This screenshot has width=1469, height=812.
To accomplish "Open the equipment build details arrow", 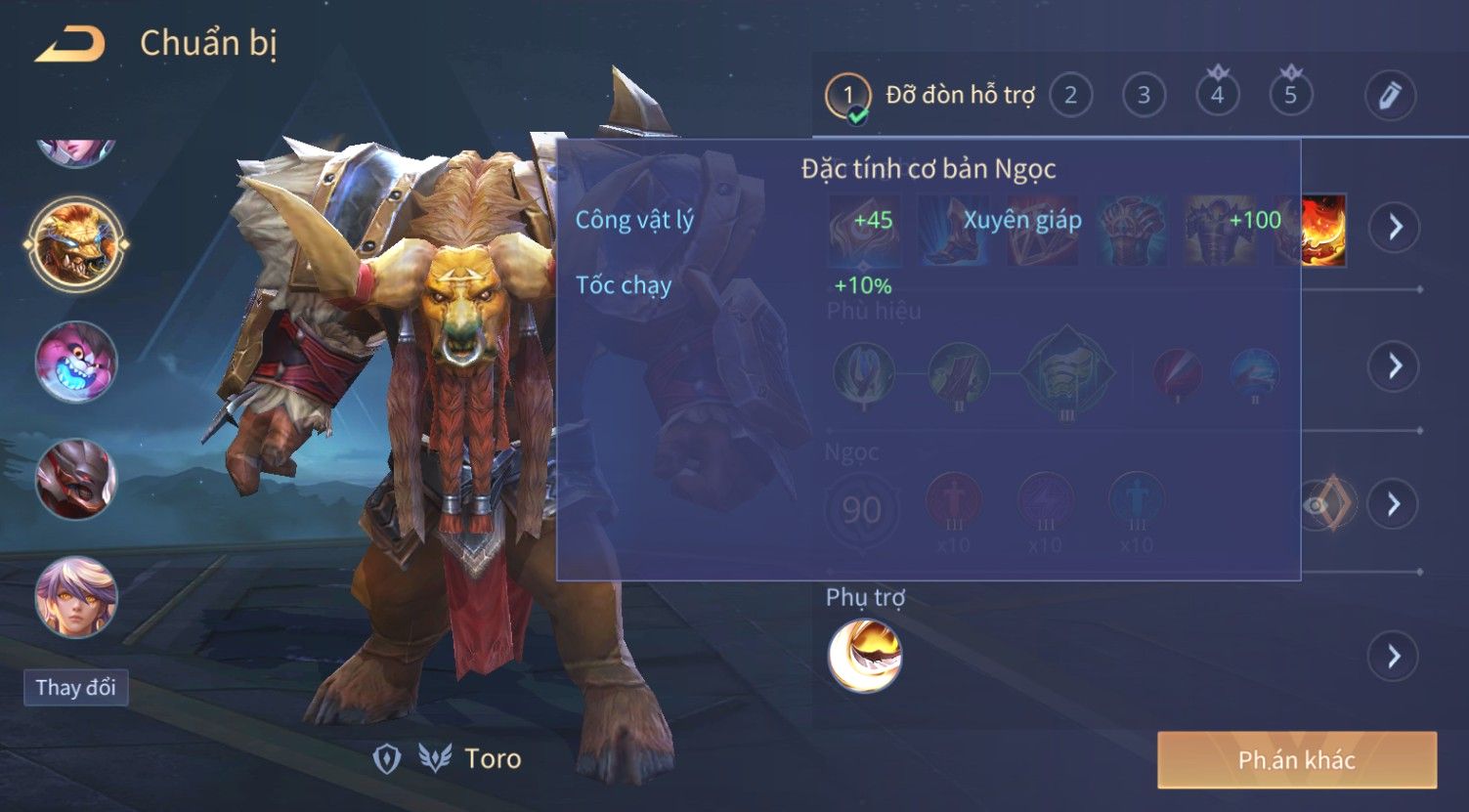I will pyautogui.click(x=1394, y=227).
